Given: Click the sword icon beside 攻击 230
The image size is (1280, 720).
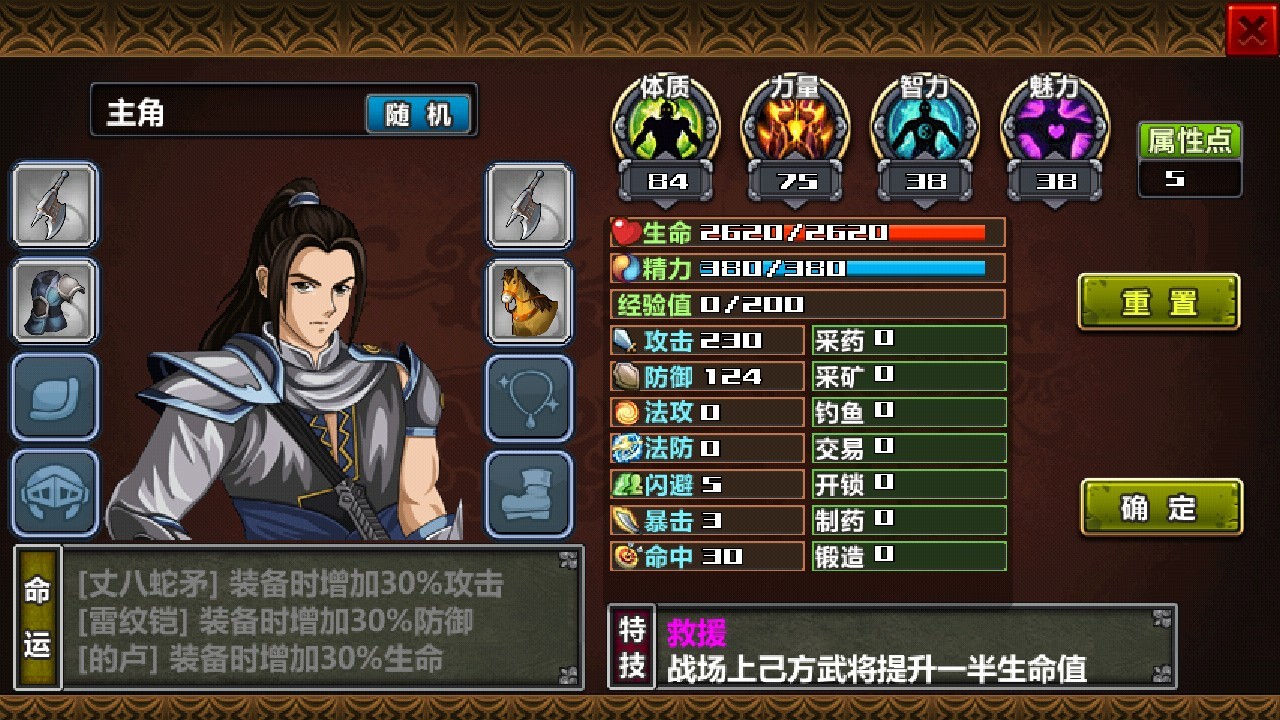Looking at the screenshot, I should (627, 340).
